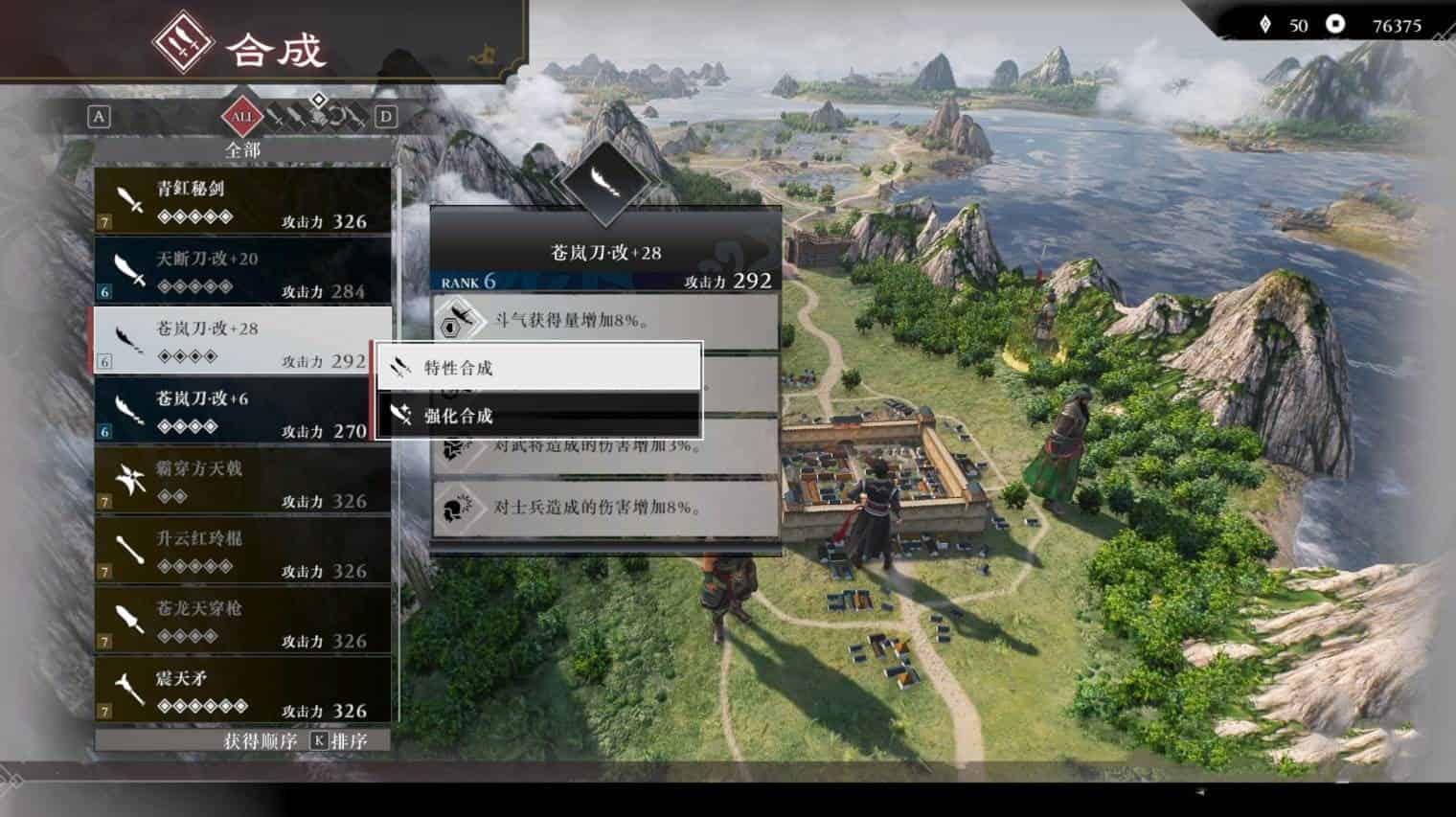The width and height of the screenshot is (1456, 817).
Task: Select the 对士兵造成的伤害增加8% trait row
Action: click(x=605, y=508)
